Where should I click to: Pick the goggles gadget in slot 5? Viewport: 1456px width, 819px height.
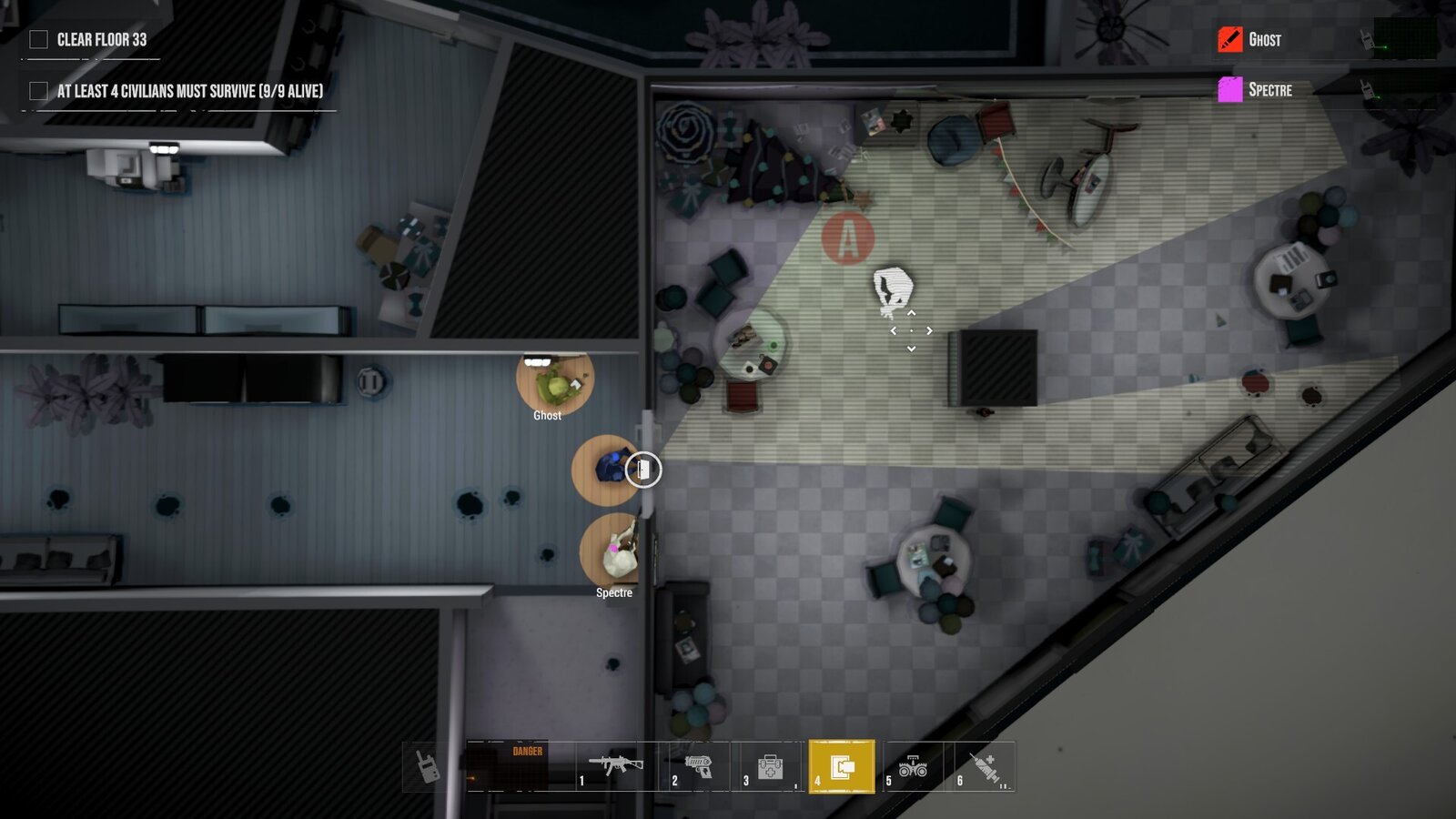[912, 766]
